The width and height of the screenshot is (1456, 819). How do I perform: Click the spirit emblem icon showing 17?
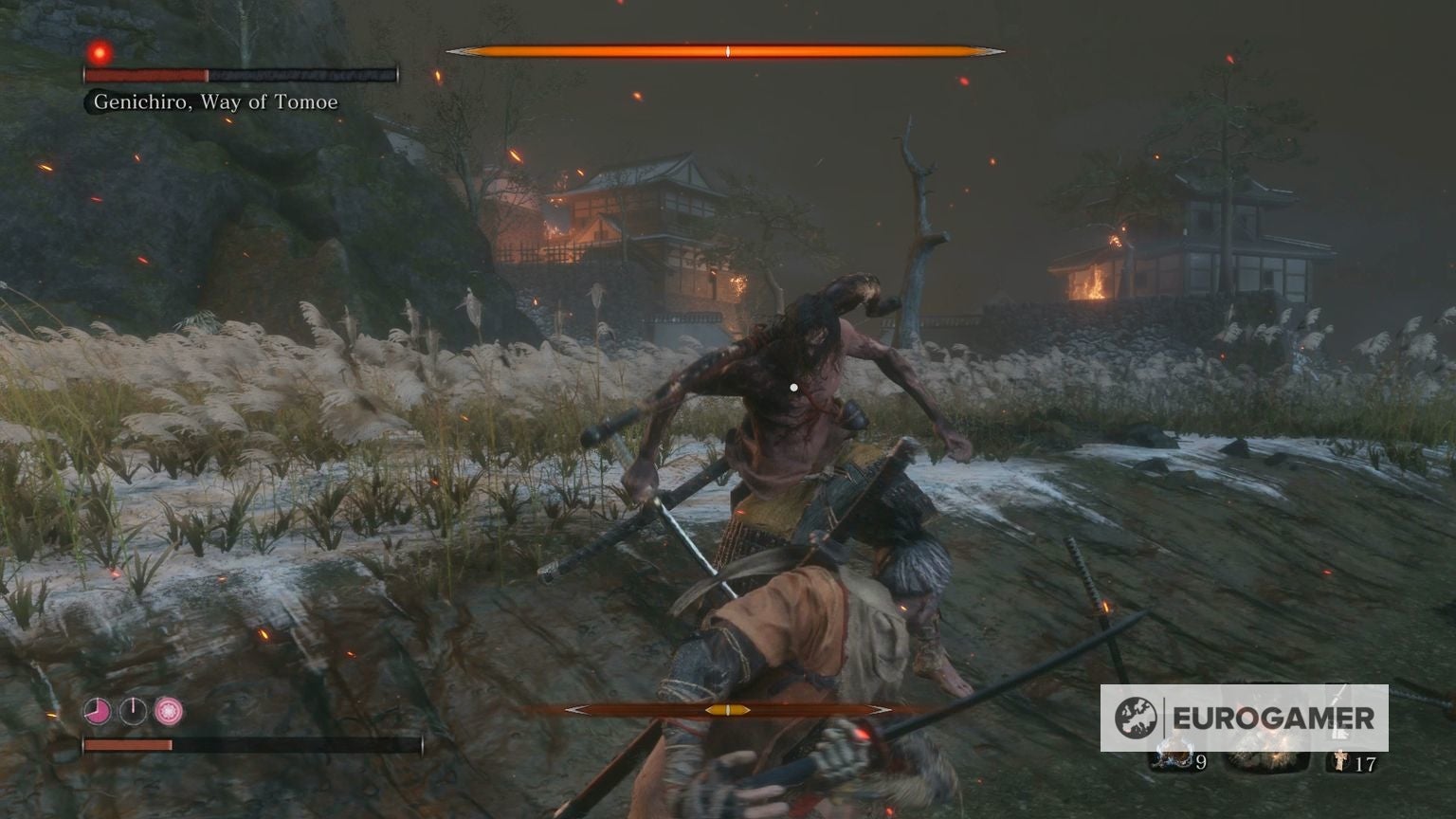coord(1340,759)
